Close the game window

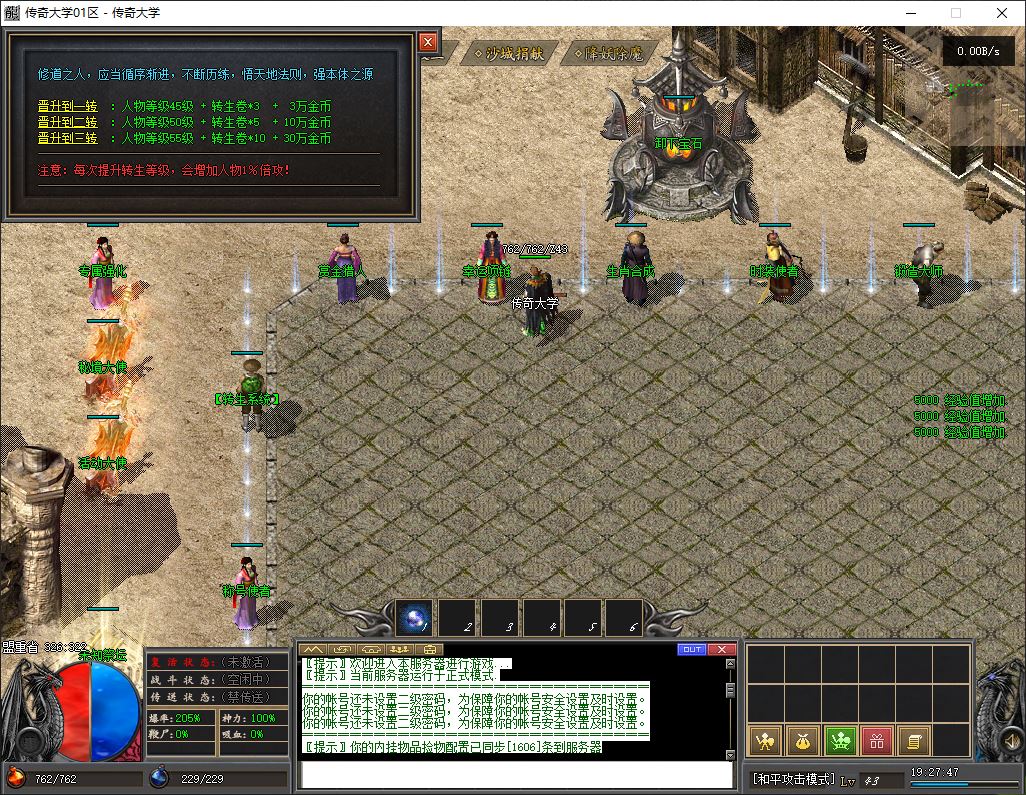point(1002,13)
